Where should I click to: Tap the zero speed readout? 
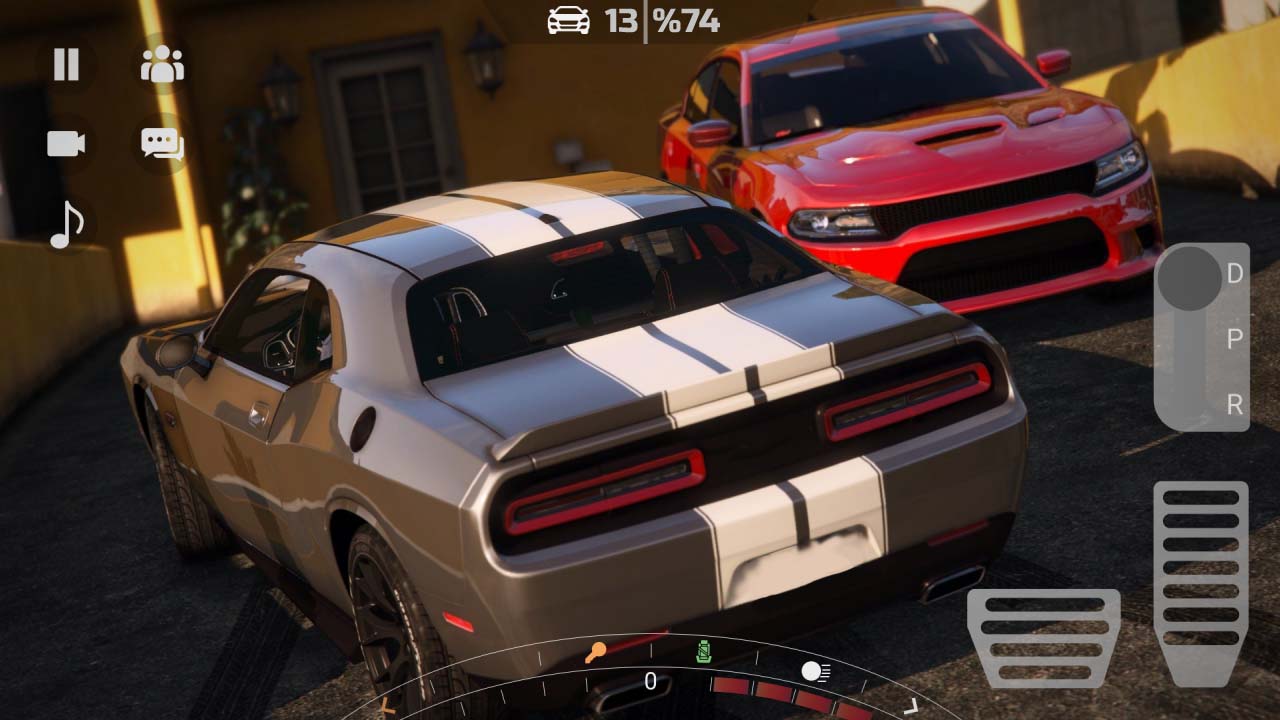[652, 679]
